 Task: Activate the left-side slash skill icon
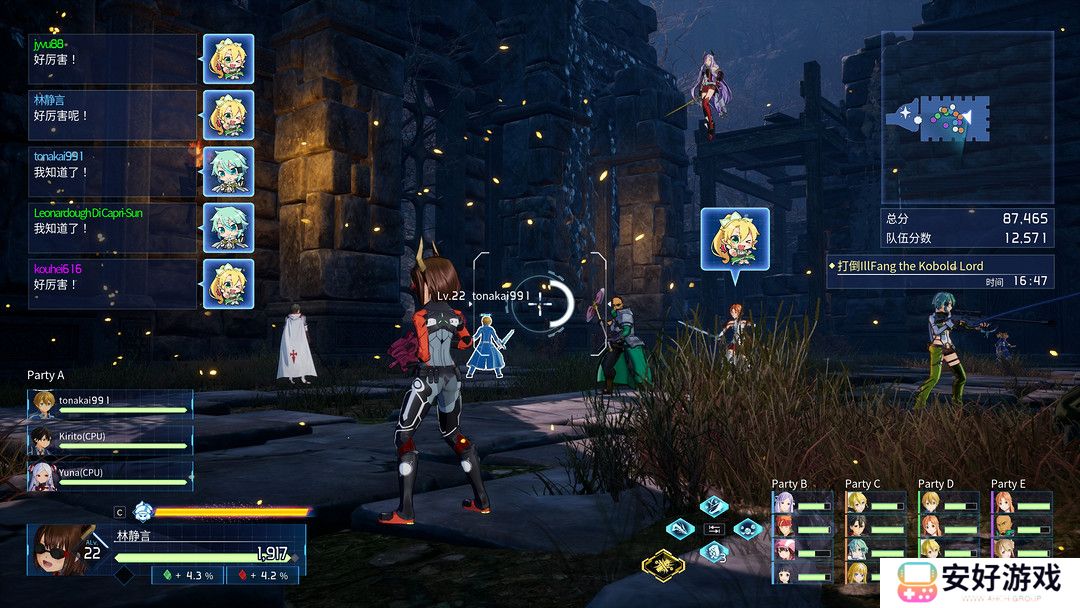click(680, 527)
